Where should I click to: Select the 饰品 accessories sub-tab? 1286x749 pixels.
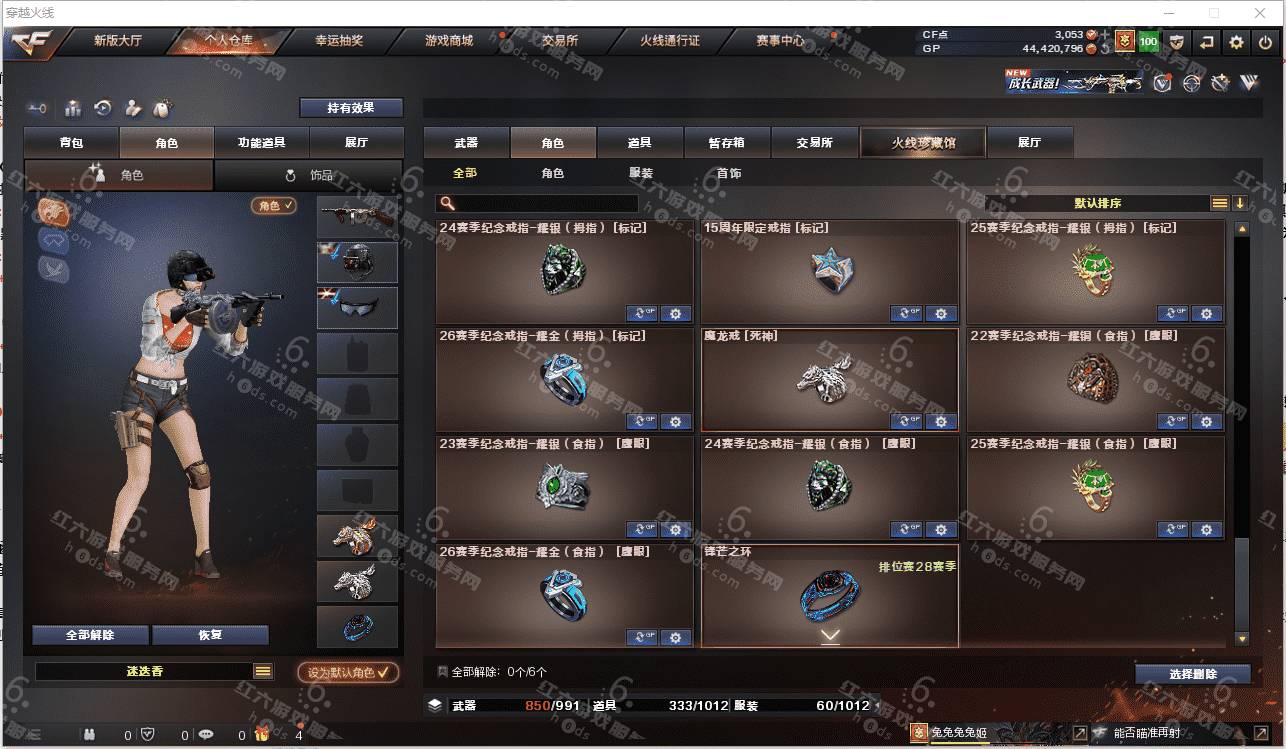309,175
